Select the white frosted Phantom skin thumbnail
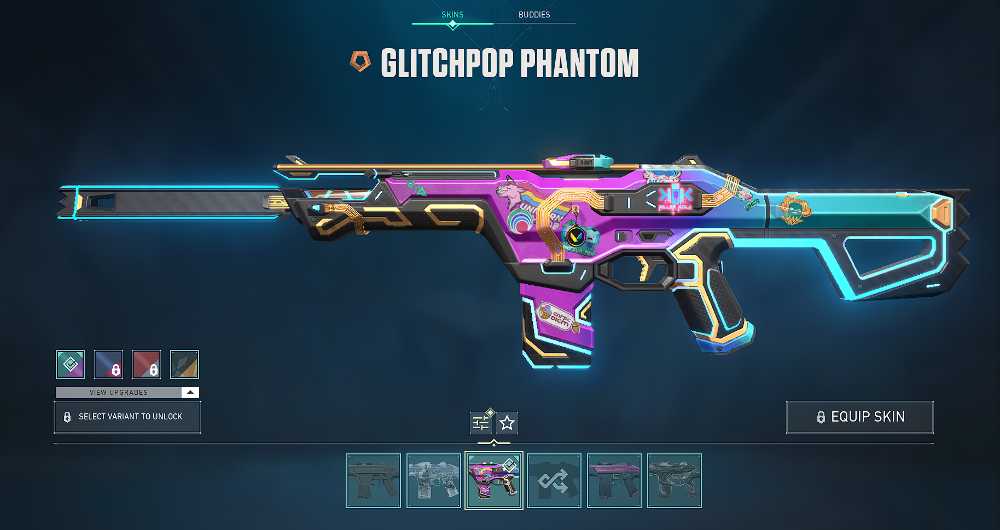The image size is (1000, 530). (434, 480)
